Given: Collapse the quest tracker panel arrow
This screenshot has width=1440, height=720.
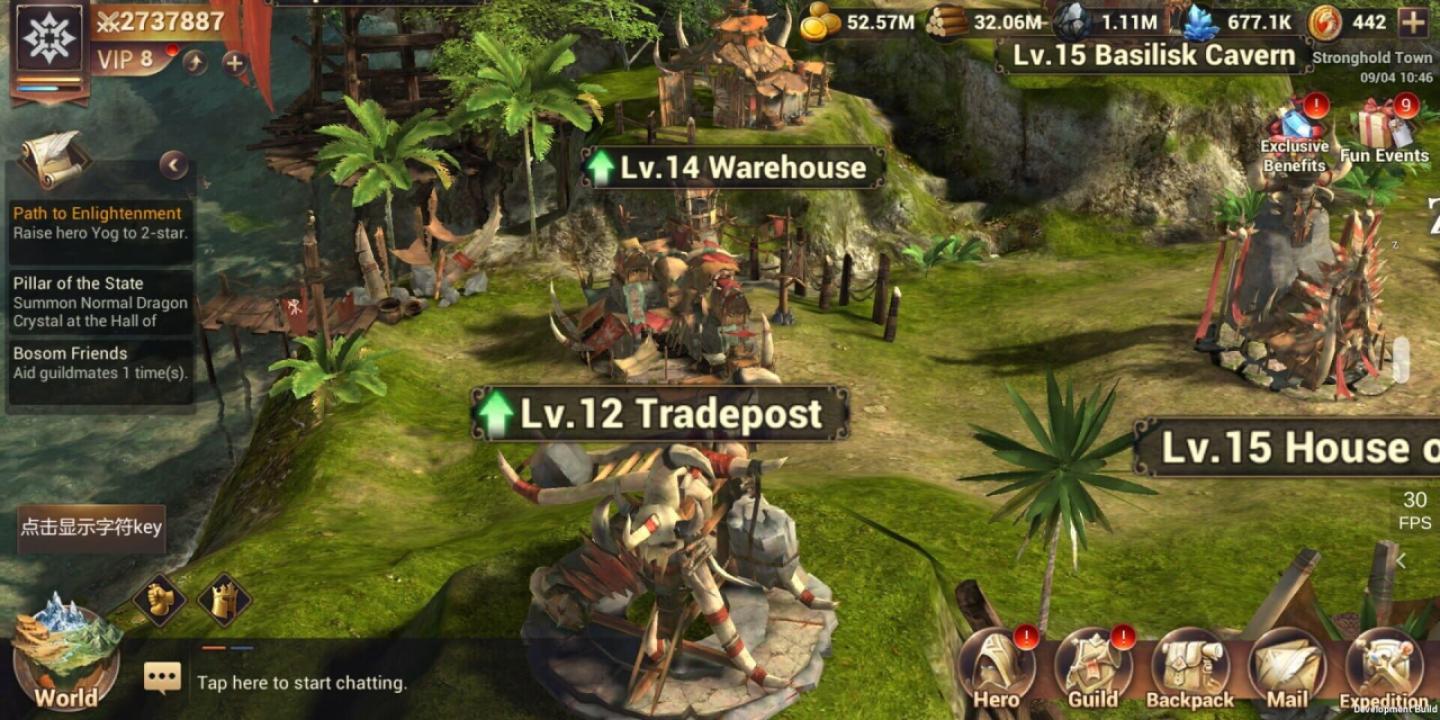Looking at the screenshot, I should [174, 165].
